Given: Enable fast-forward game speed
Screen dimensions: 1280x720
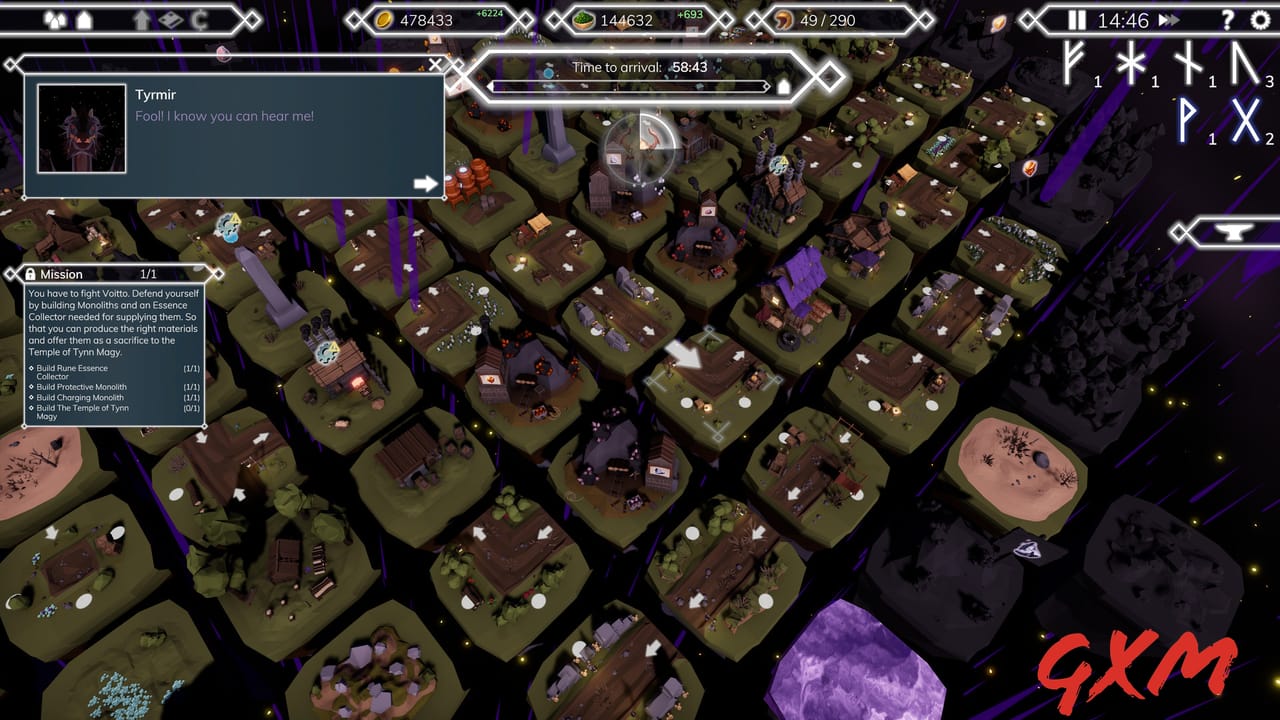Looking at the screenshot, I should point(1167,19).
